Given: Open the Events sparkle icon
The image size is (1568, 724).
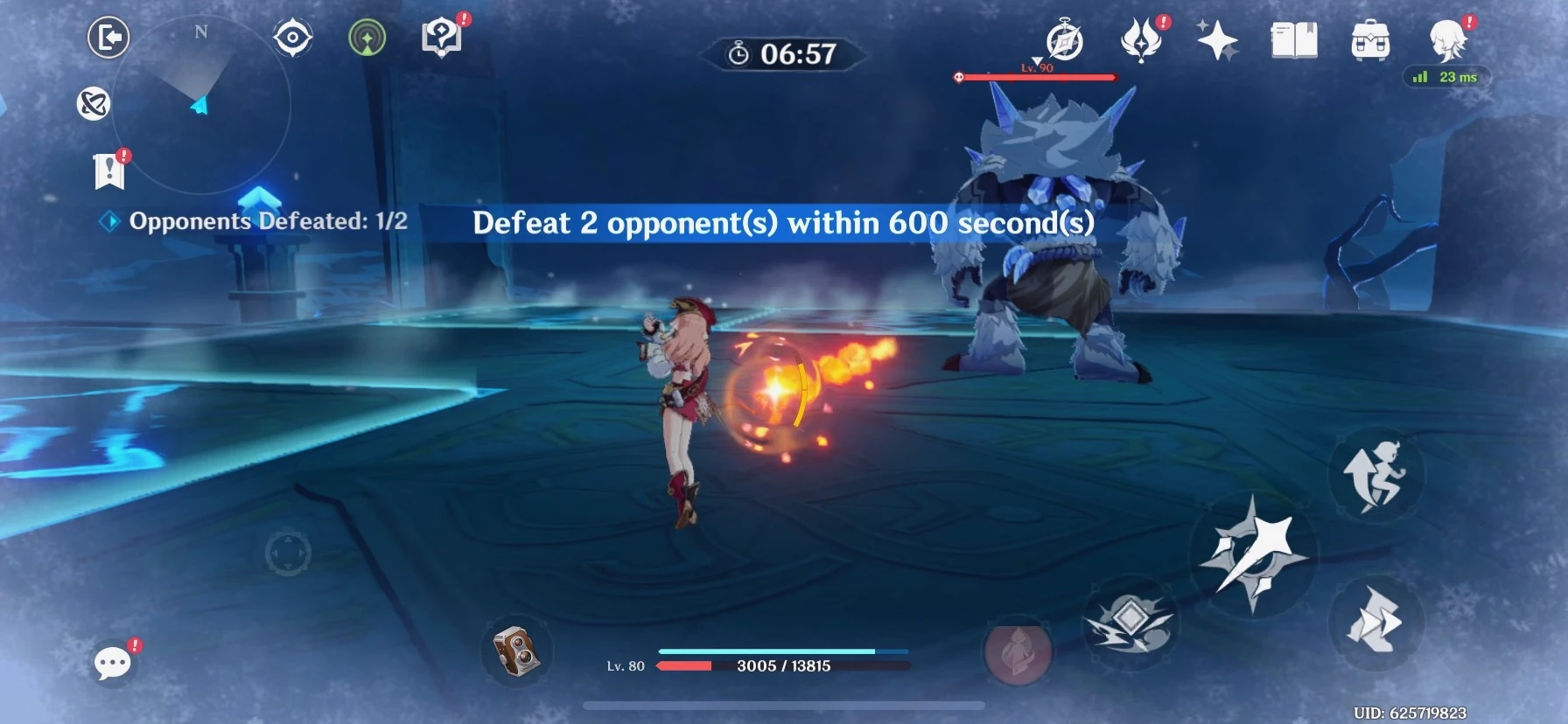Looking at the screenshot, I should [x=1219, y=38].
